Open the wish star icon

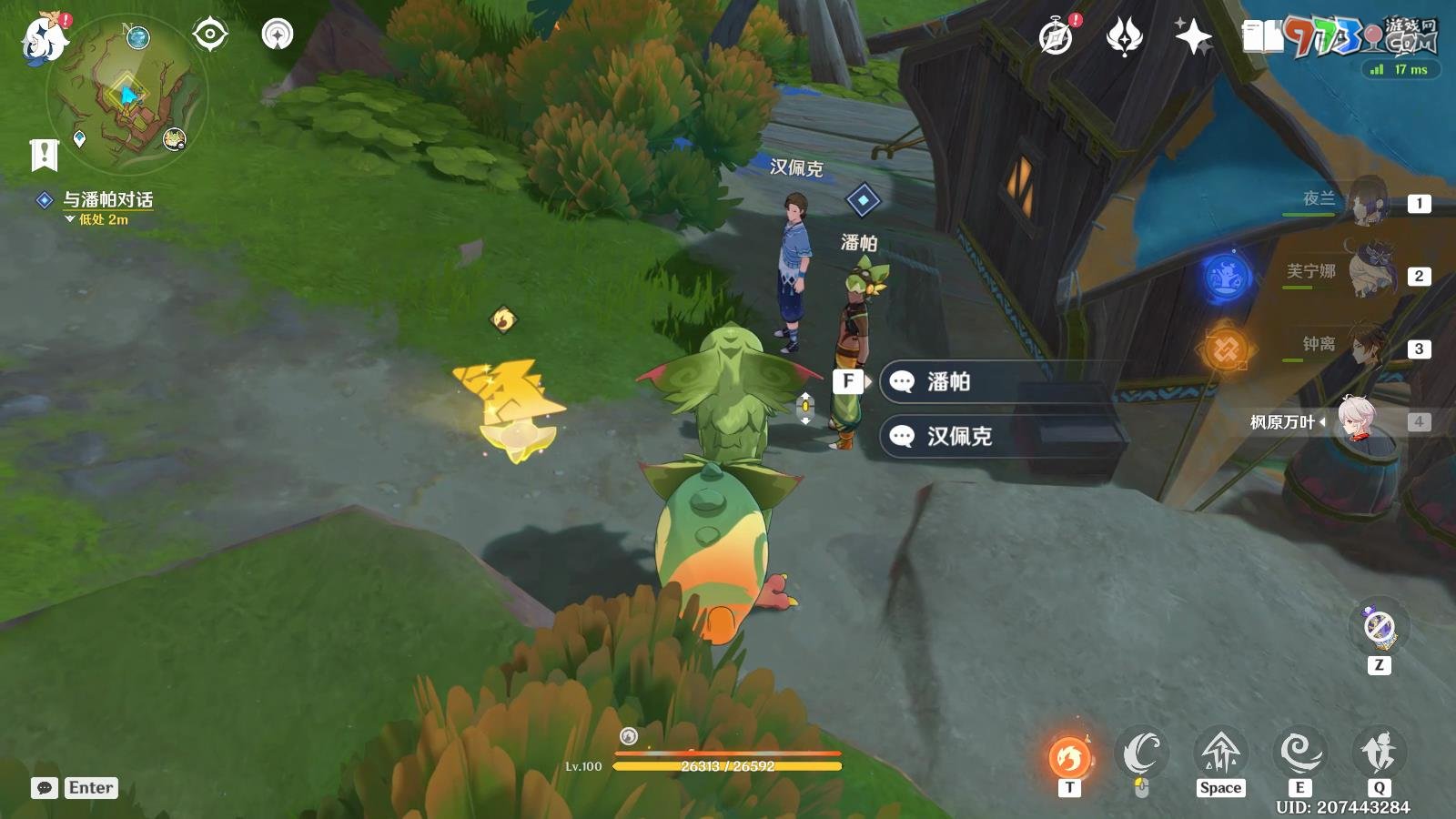(1193, 37)
